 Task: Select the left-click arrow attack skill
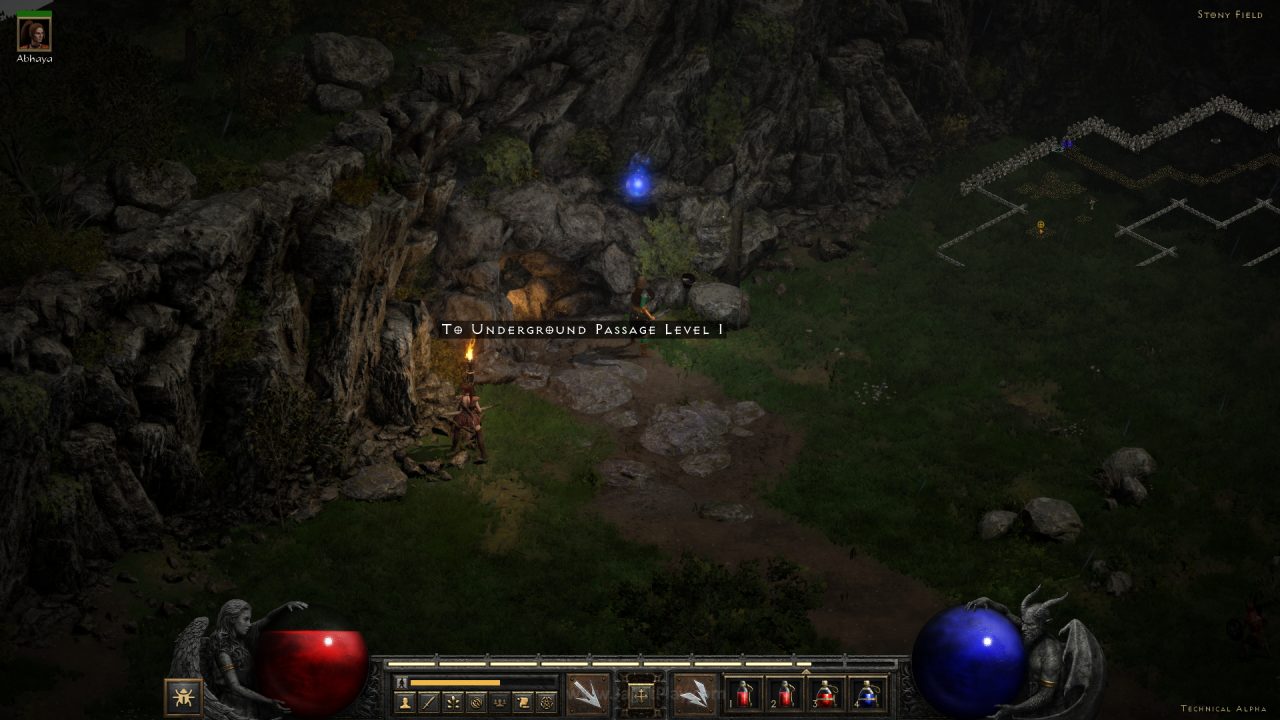click(x=587, y=693)
